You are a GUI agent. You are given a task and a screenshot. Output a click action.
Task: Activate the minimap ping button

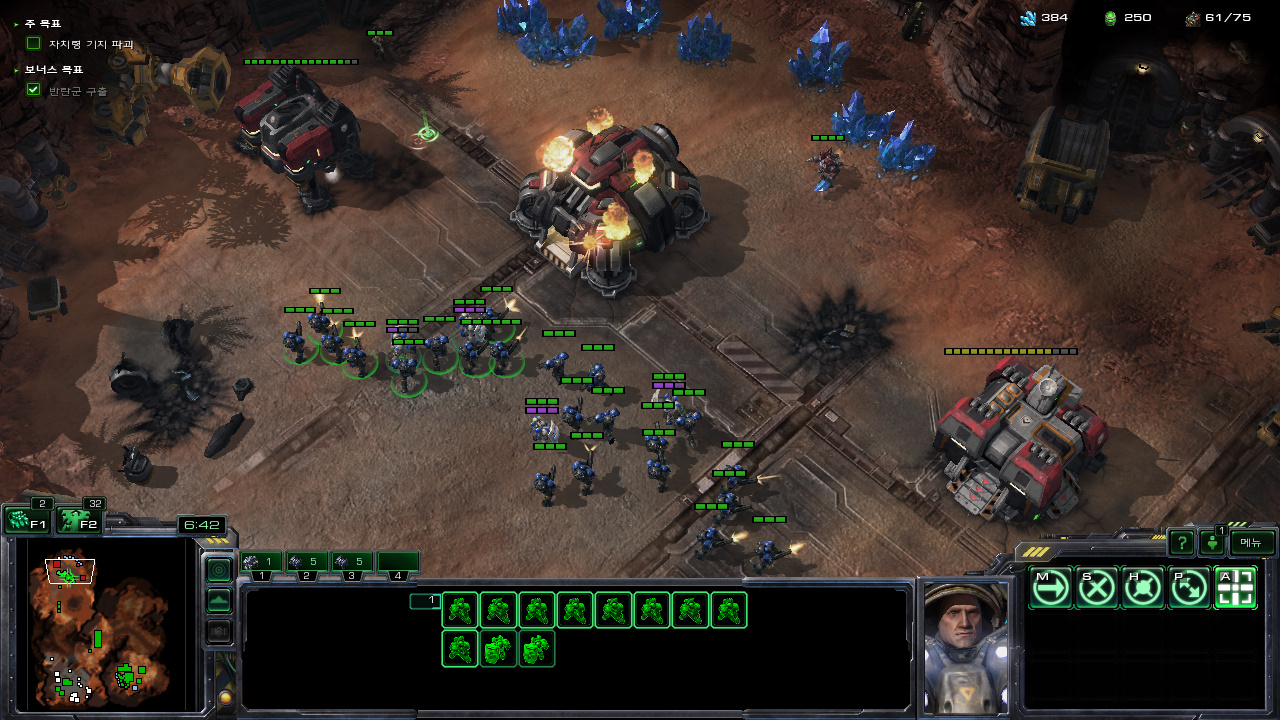[x=218, y=570]
